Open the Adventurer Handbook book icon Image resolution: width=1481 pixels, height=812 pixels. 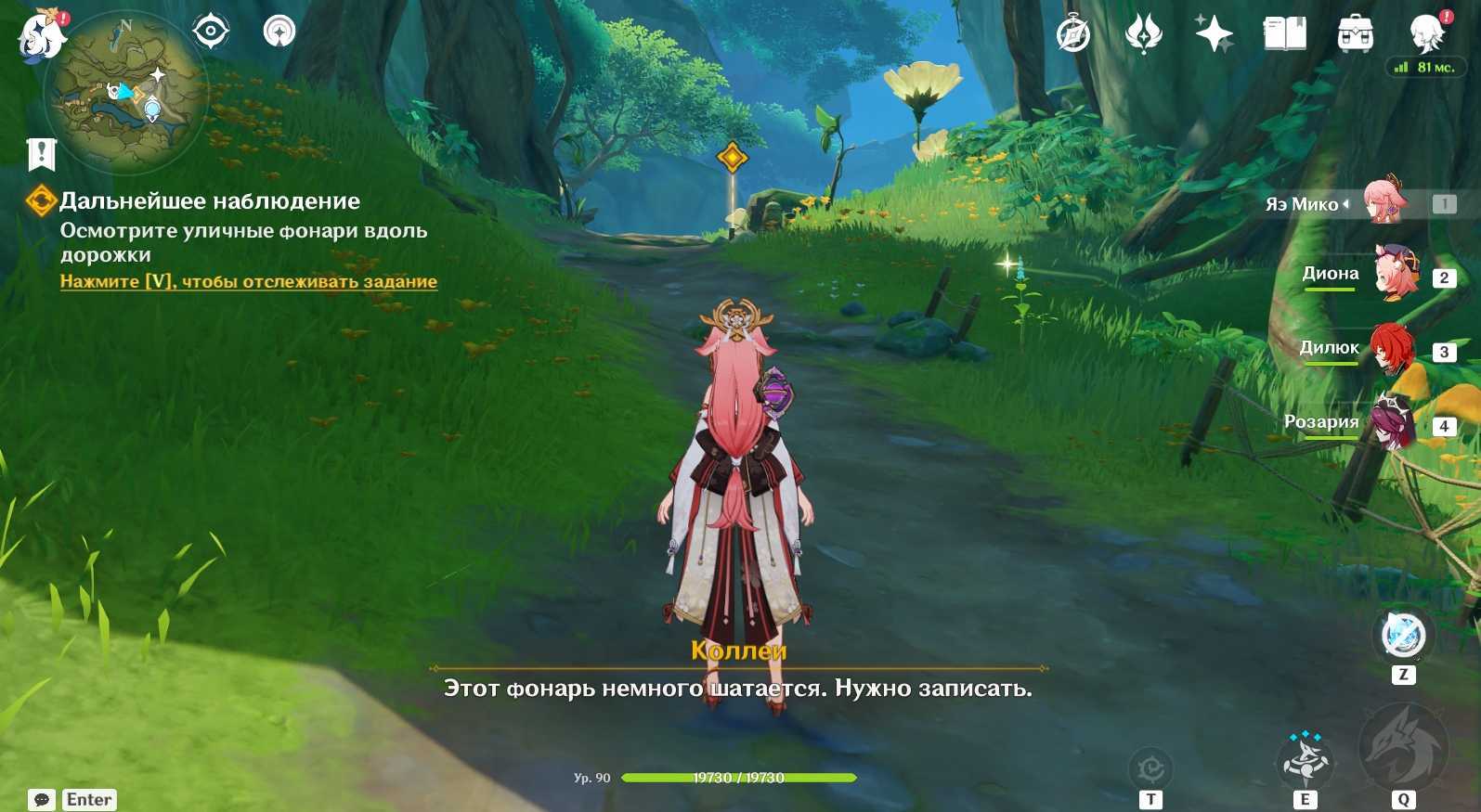[x=1284, y=35]
